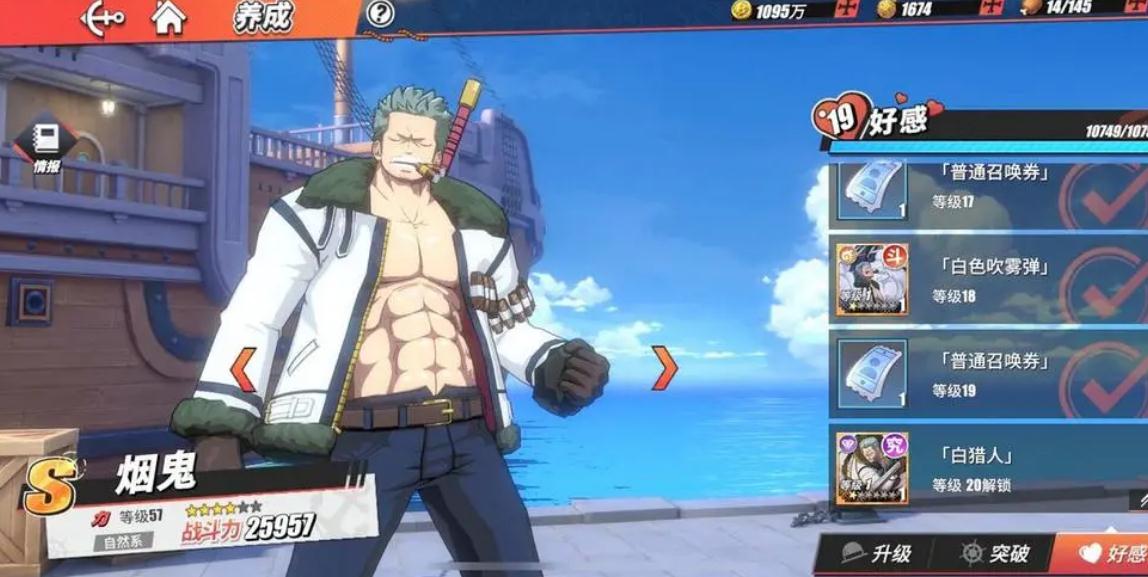The width and height of the screenshot is (1148, 577).
Task: Switch to the next character
Action: [664, 368]
